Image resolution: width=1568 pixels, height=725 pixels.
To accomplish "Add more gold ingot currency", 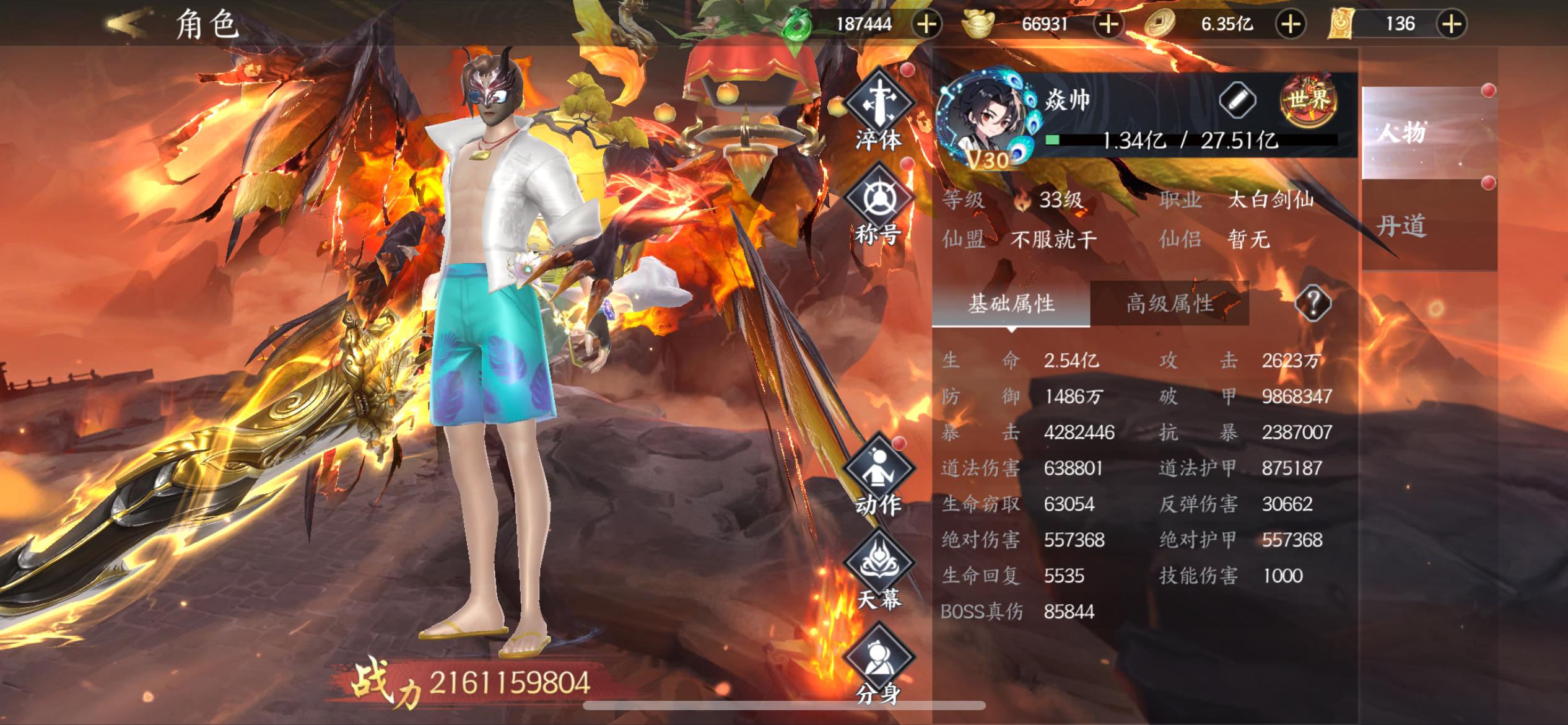I will tap(1108, 24).
